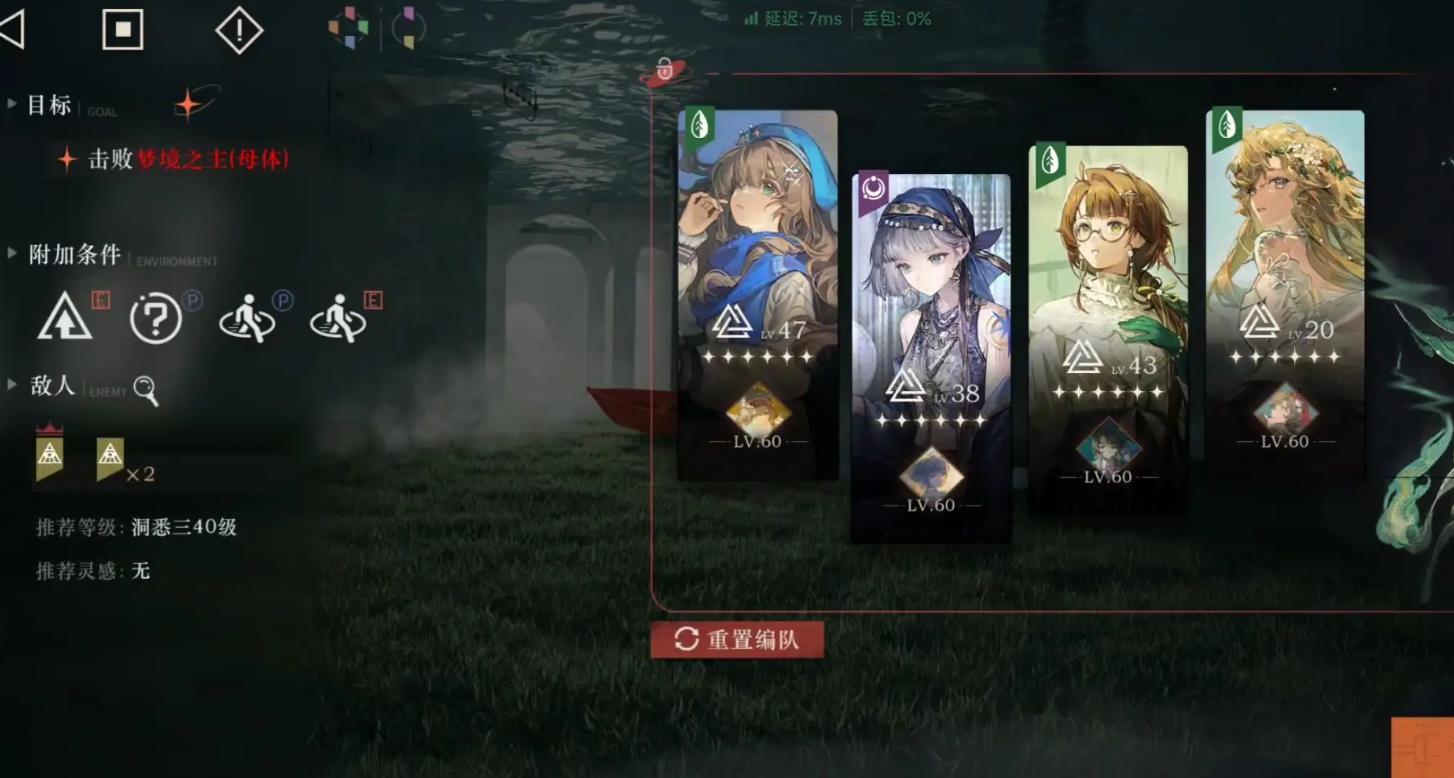Tap the orange corner button
The image size is (1454, 778).
click(x=1423, y=748)
